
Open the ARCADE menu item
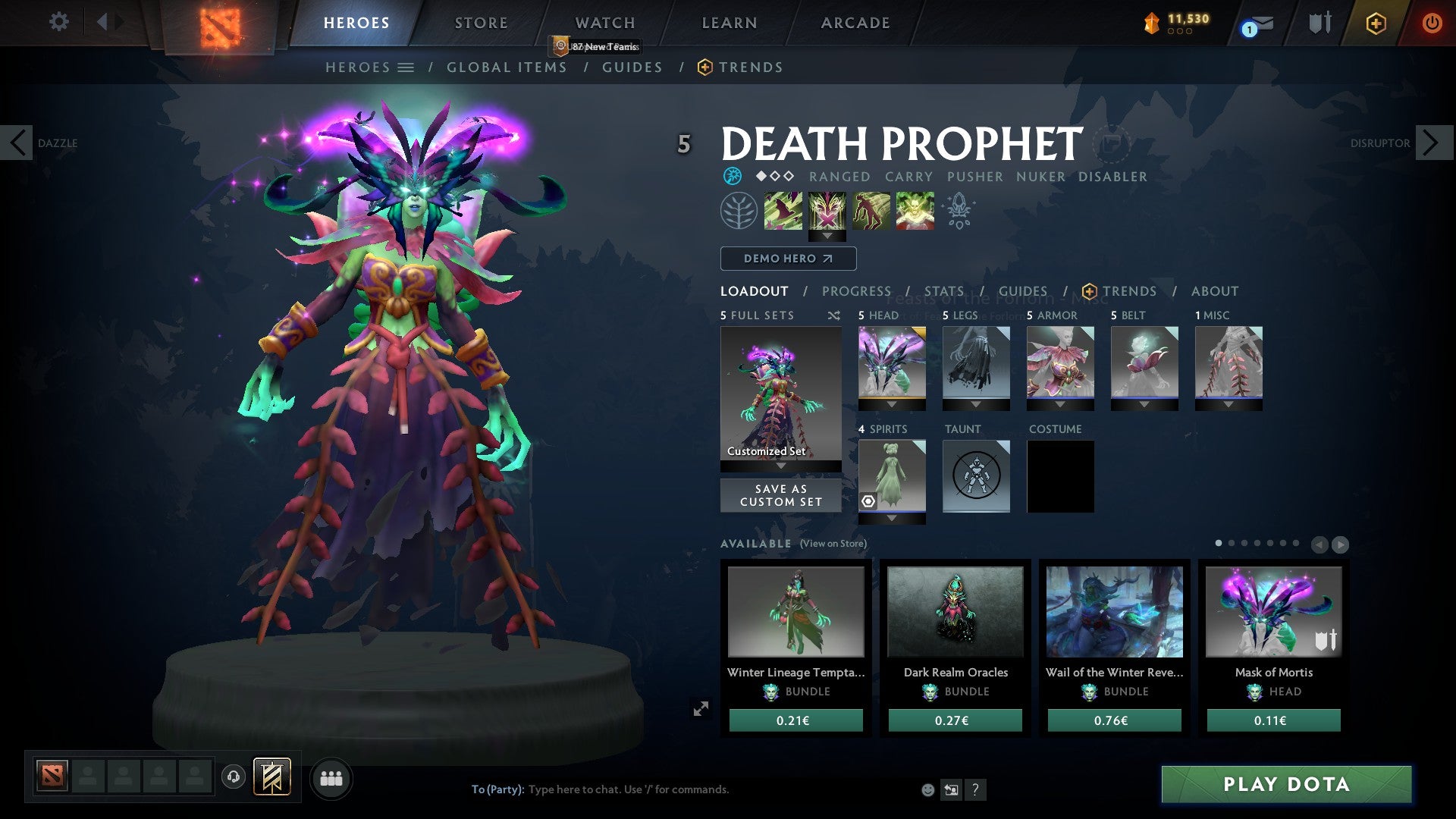pos(855,22)
